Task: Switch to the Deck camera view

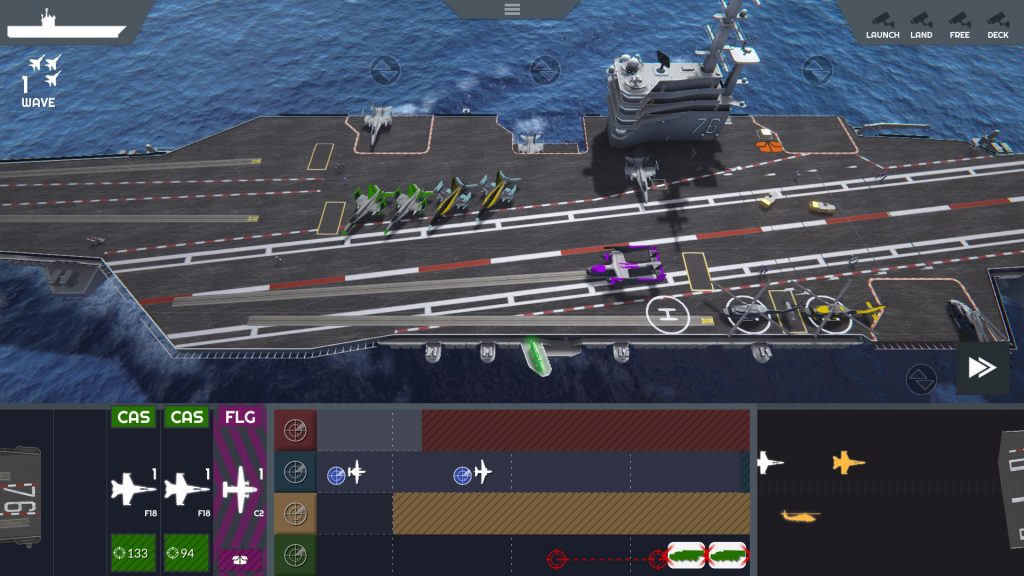Action: coord(997,24)
